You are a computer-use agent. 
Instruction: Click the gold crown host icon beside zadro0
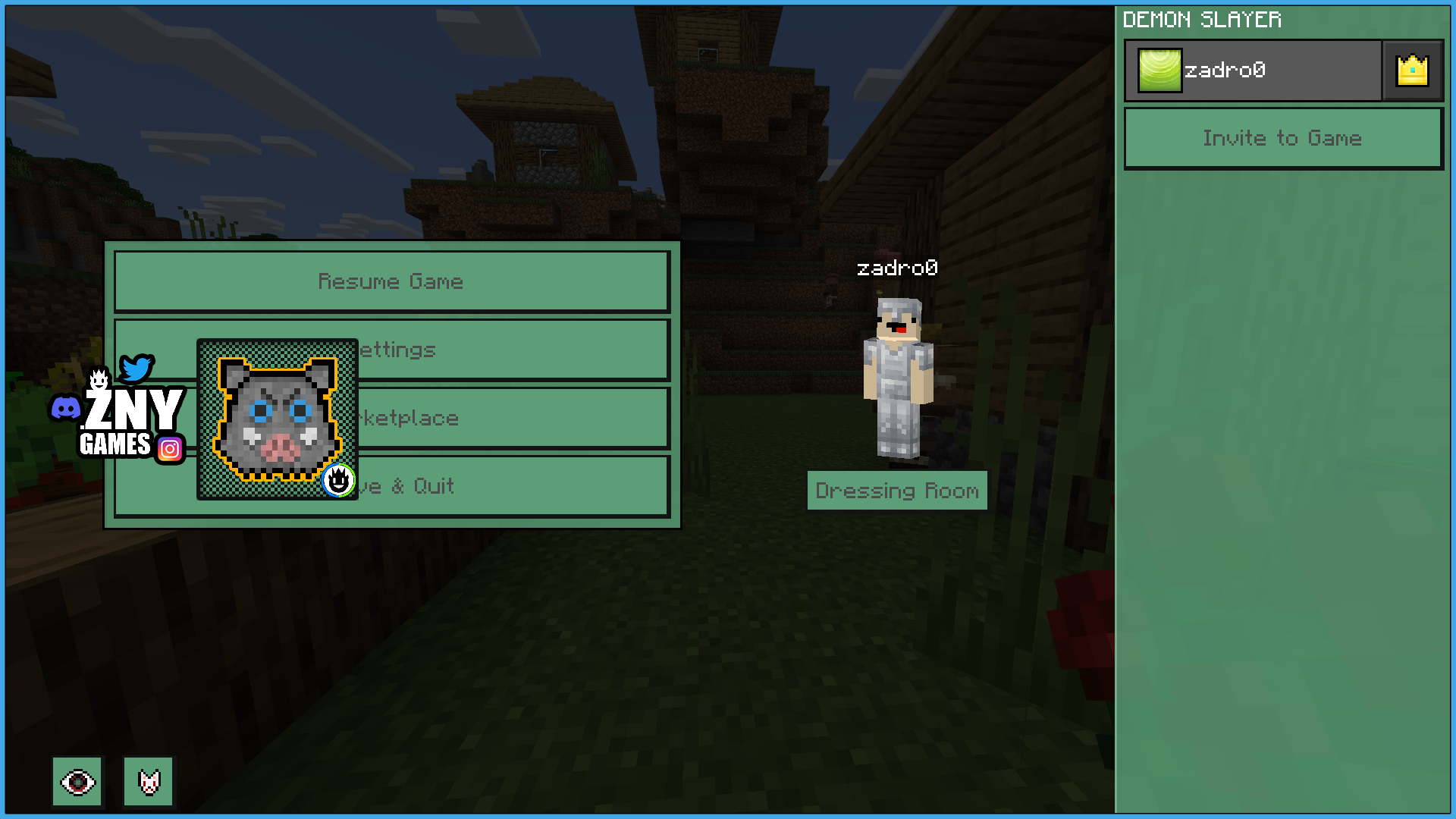[1411, 70]
